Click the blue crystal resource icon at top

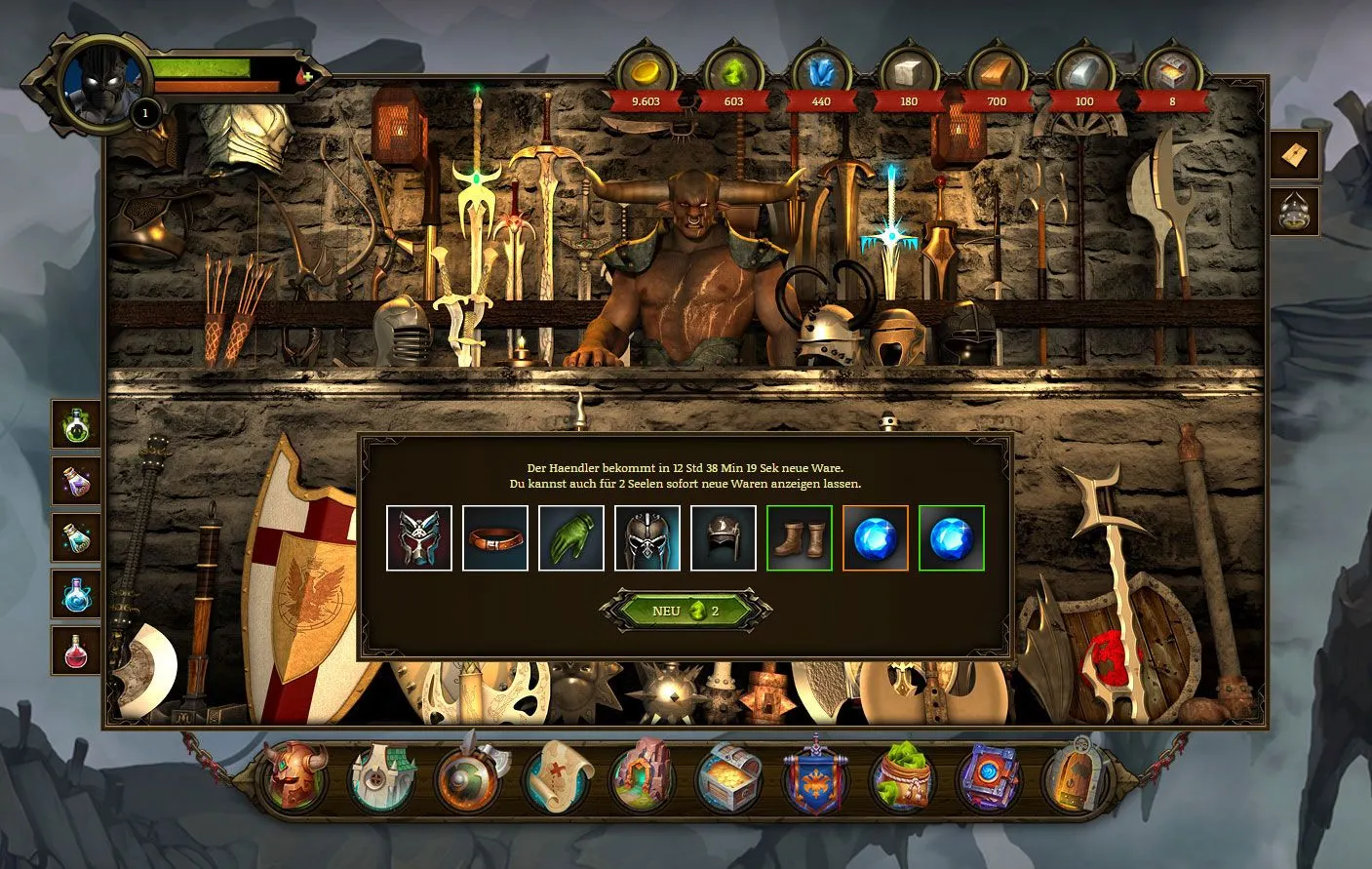click(x=819, y=70)
